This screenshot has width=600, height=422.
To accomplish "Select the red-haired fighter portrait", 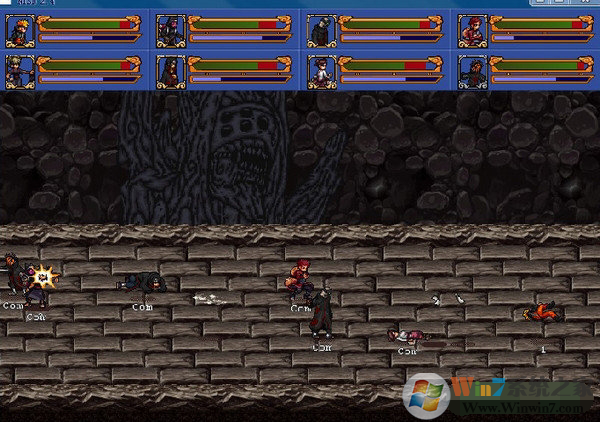I will [471, 30].
